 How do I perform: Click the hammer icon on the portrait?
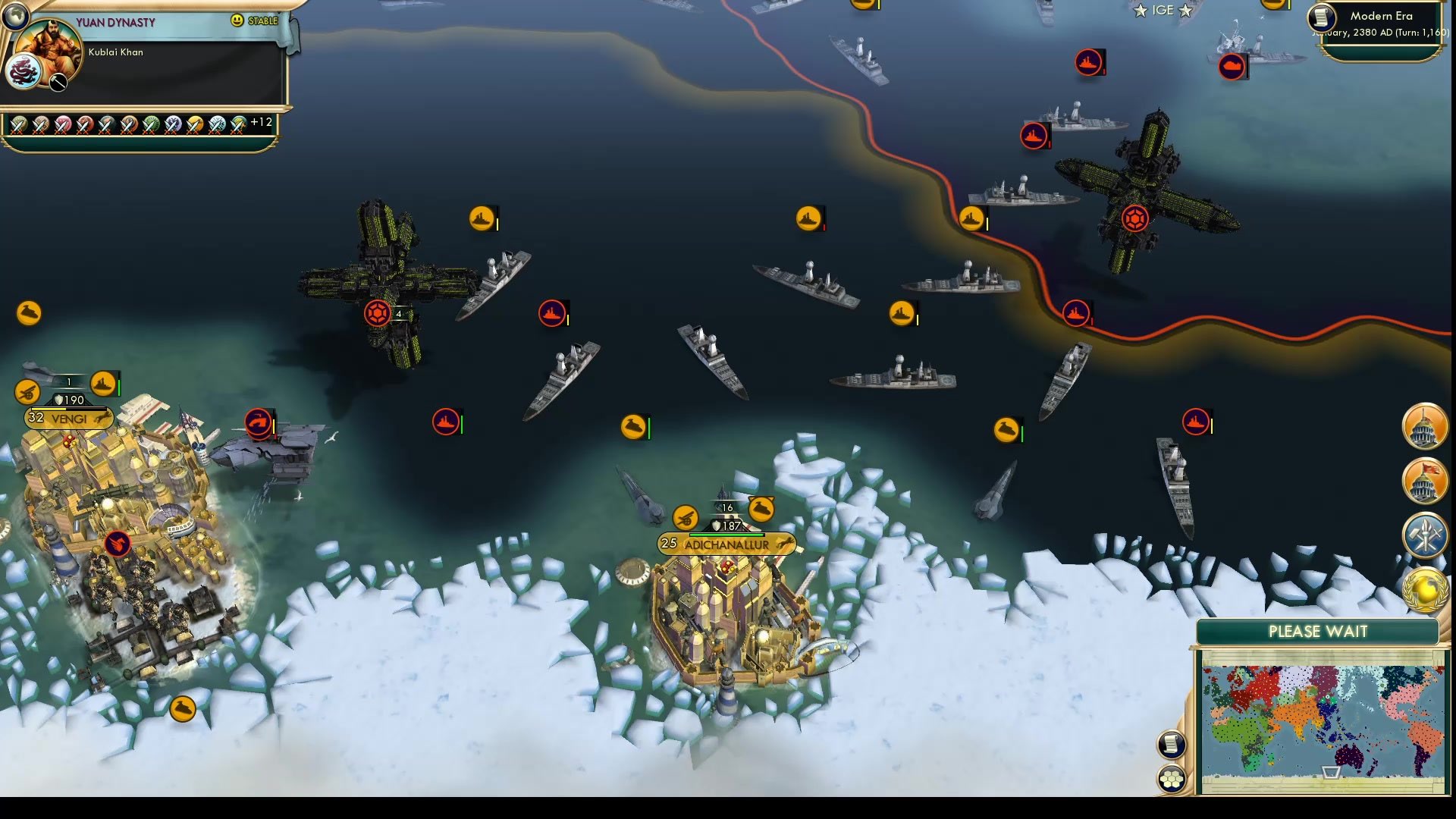58,82
